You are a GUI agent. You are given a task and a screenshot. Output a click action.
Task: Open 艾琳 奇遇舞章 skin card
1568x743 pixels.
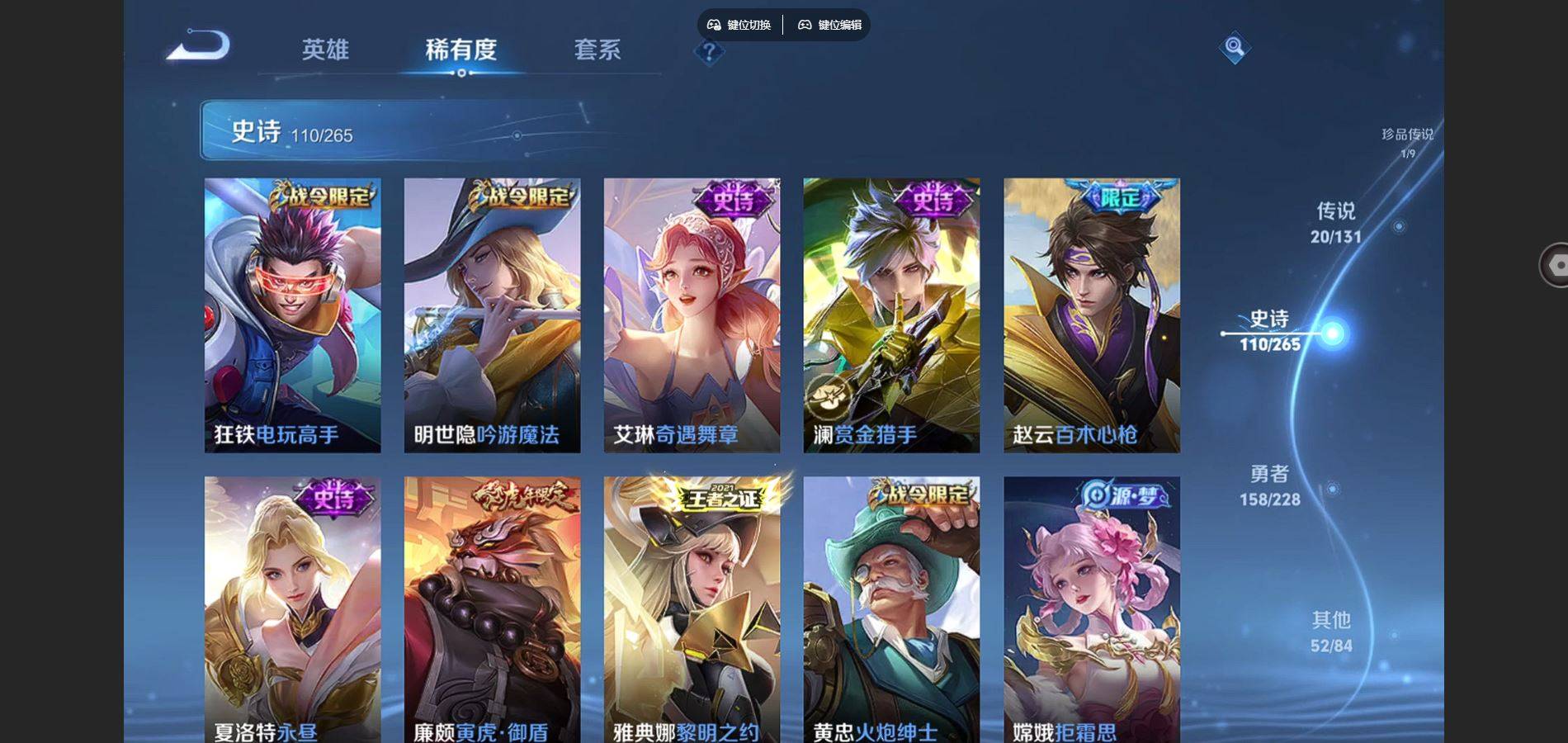pyautogui.click(x=692, y=315)
